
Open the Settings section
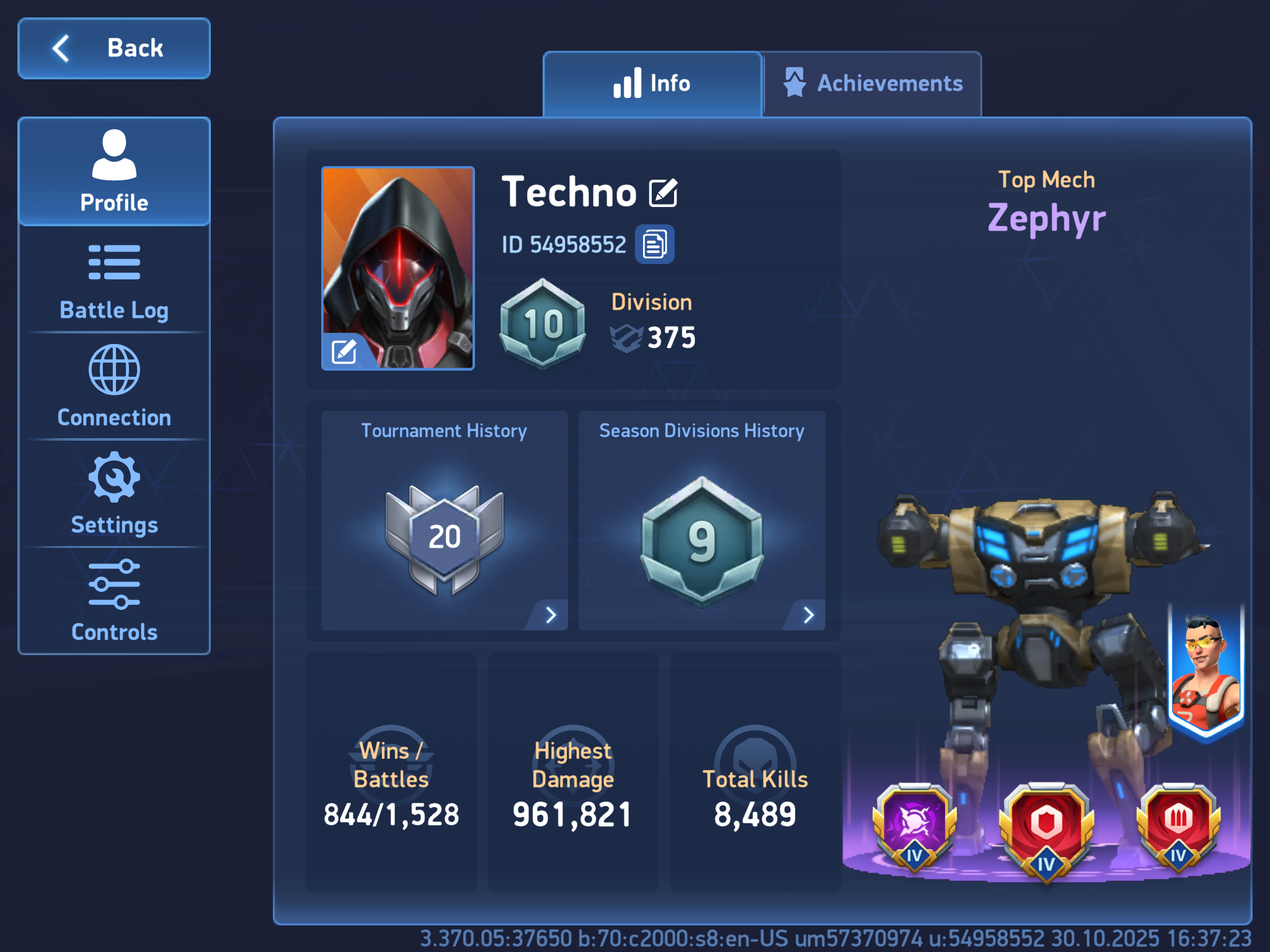point(114,494)
